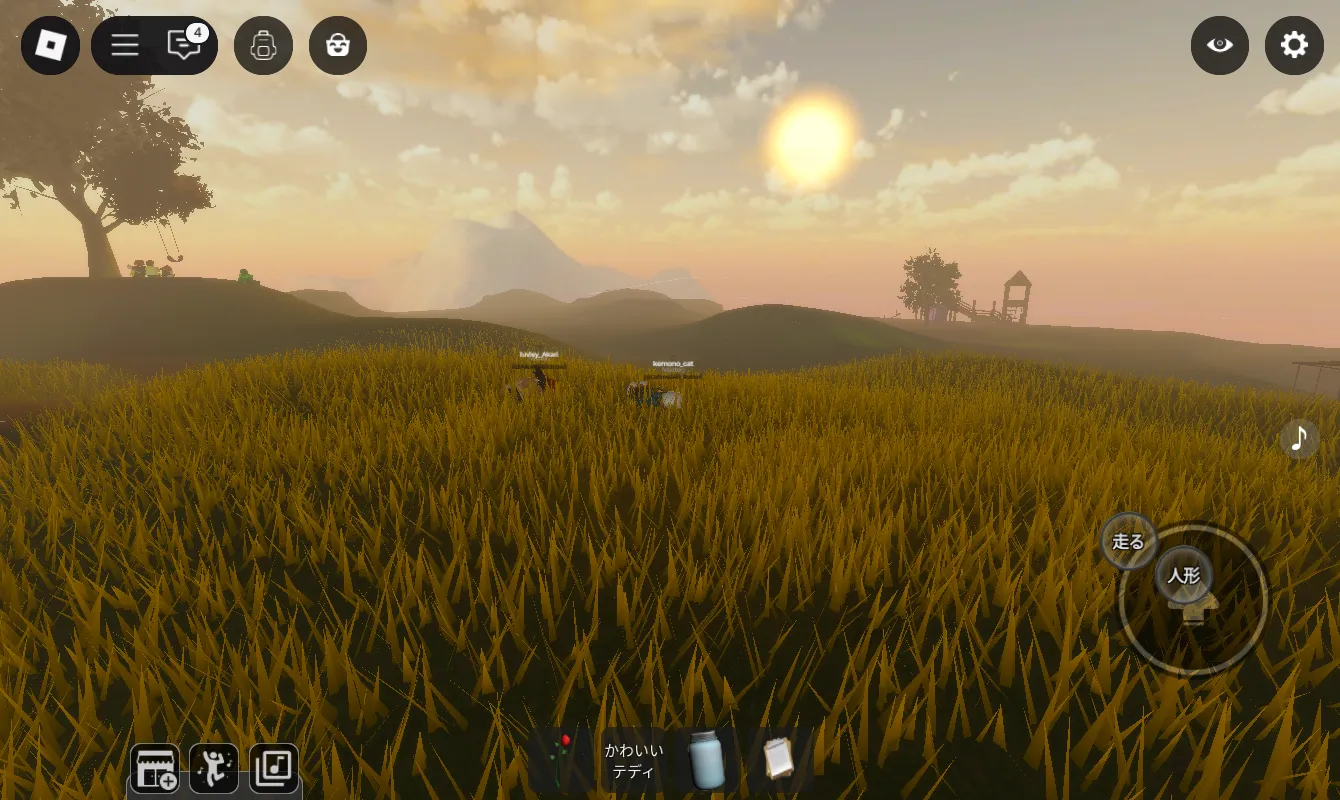Open the music playlist icon
Image resolution: width=1340 pixels, height=800 pixels.
click(x=273, y=768)
